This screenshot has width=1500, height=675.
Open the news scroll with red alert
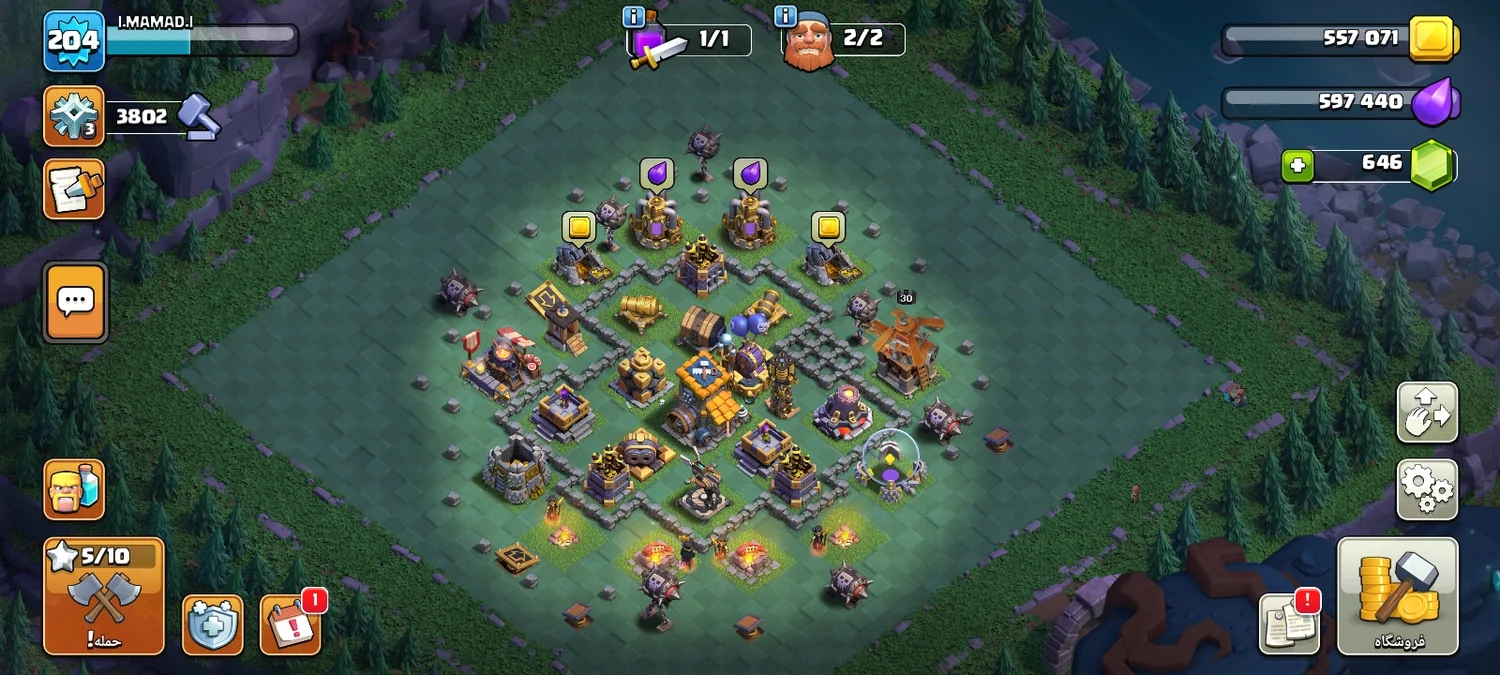pos(1289,623)
